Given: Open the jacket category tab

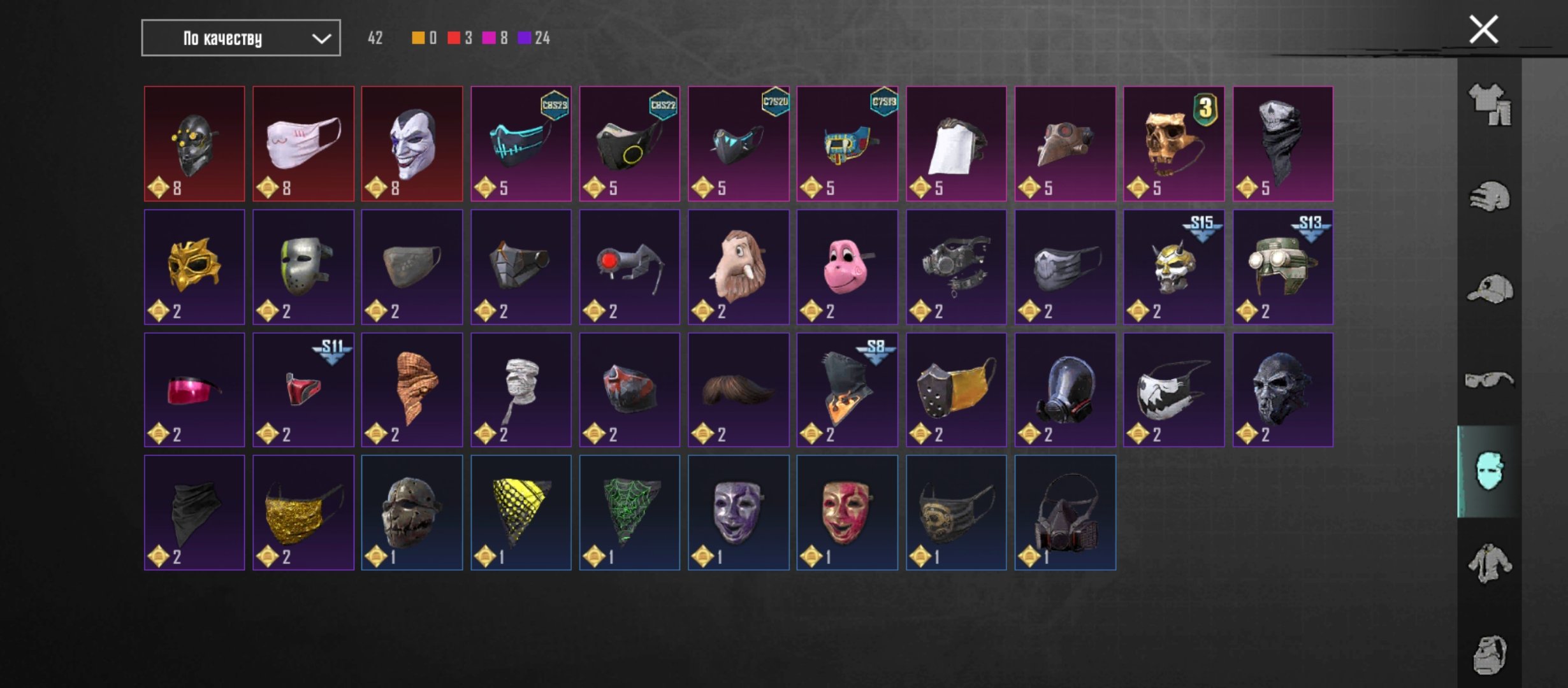Looking at the screenshot, I should [1490, 563].
